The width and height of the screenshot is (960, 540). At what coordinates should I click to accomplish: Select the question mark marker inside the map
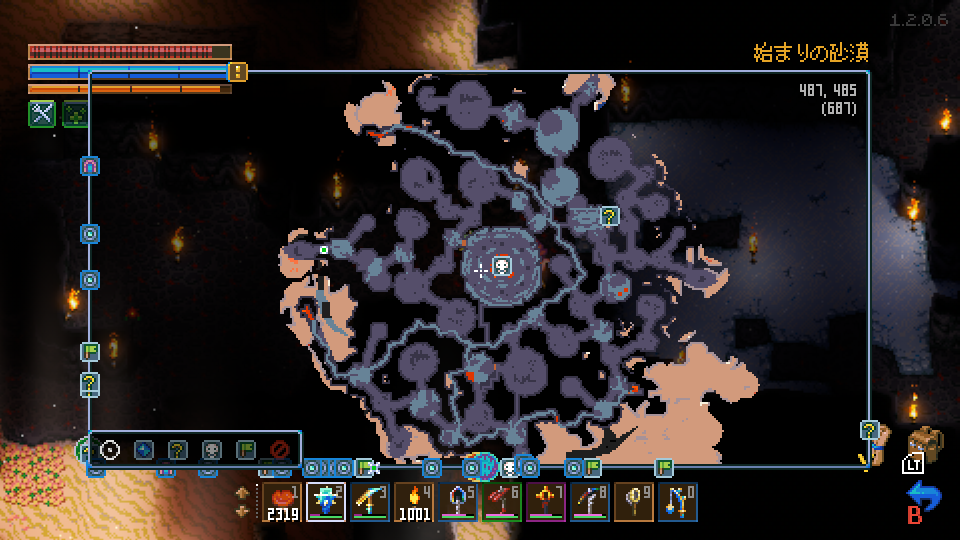(x=609, y=215)
